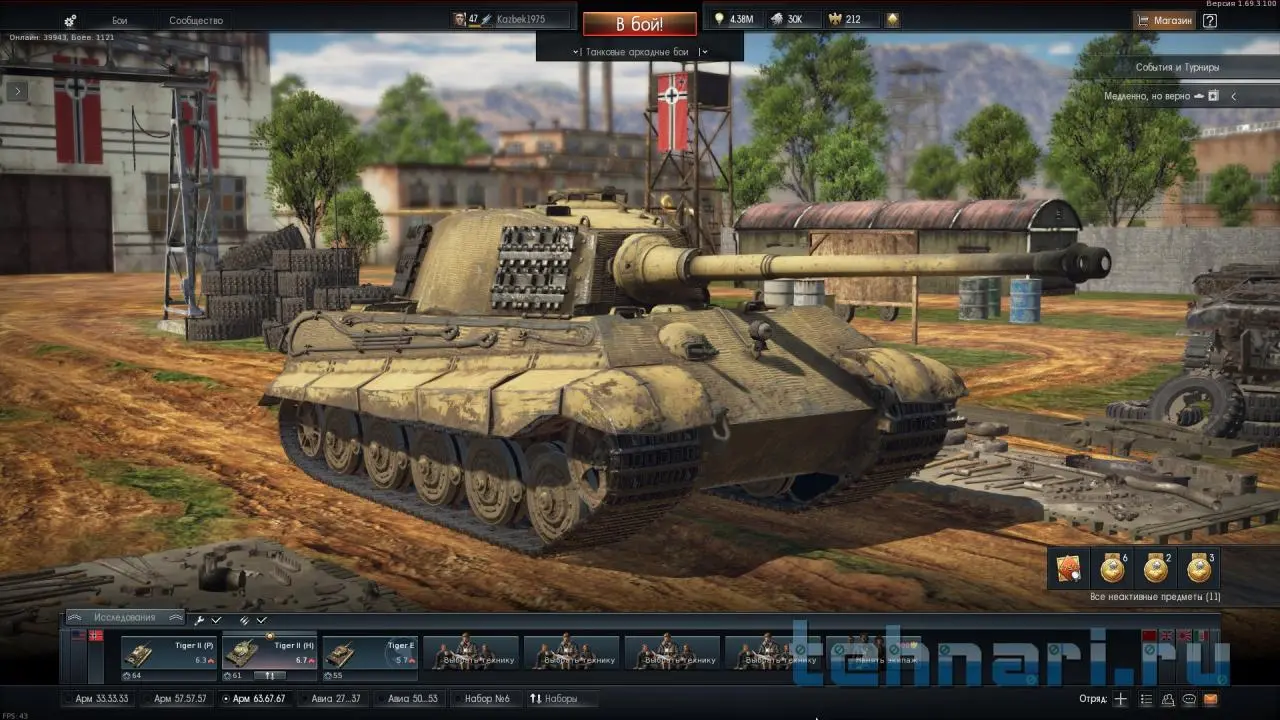The width and height of the screenshot is (1280, 720).
Task: Open the "Магазин" shop
Action: (1164, 20)
